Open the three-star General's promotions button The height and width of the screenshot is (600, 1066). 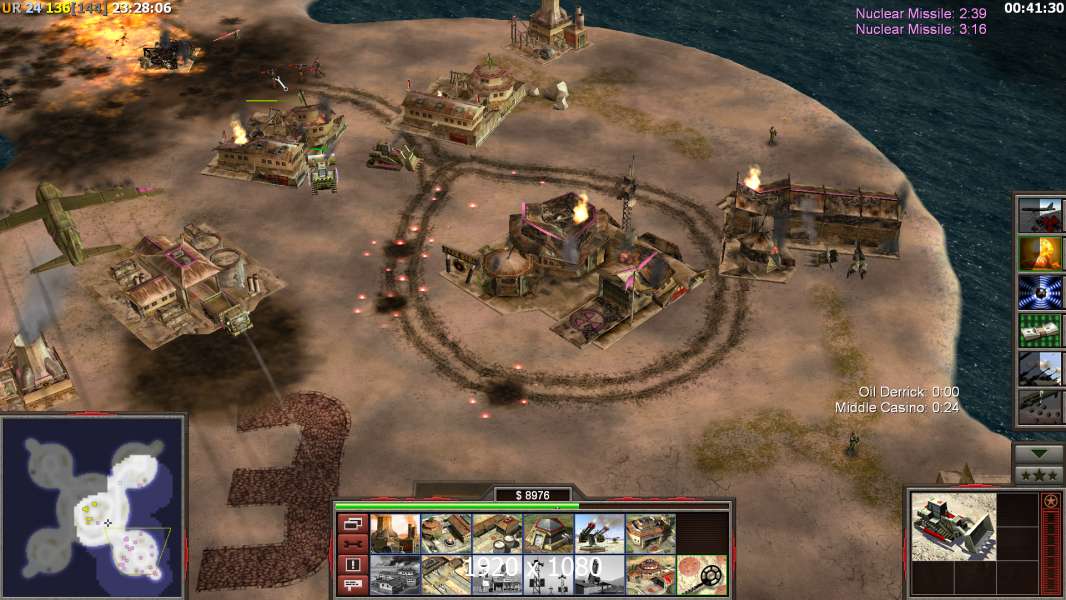(1039, 474)
